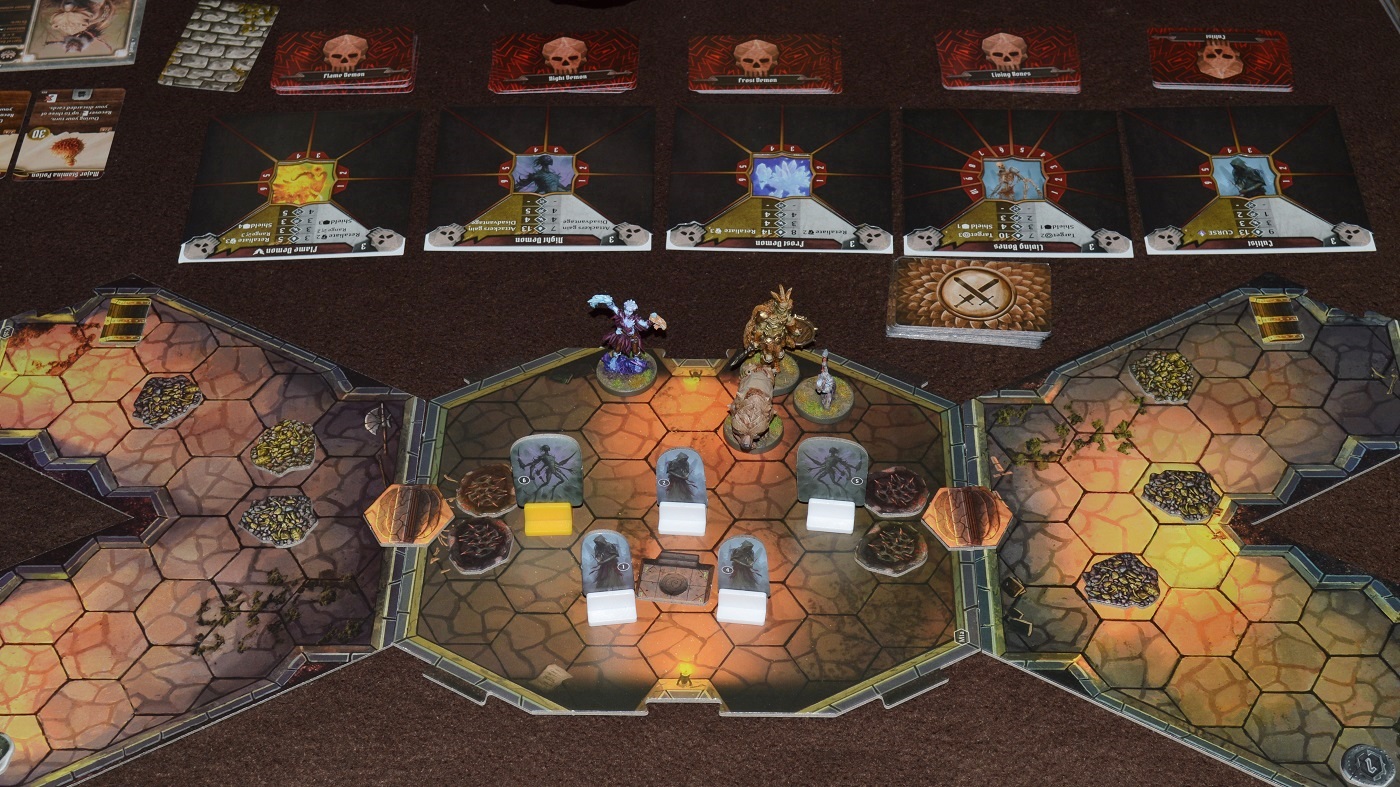Select the Cultist ability card deck
The width and height of the screenshot is (1400, 787).
coord(1220,58)
